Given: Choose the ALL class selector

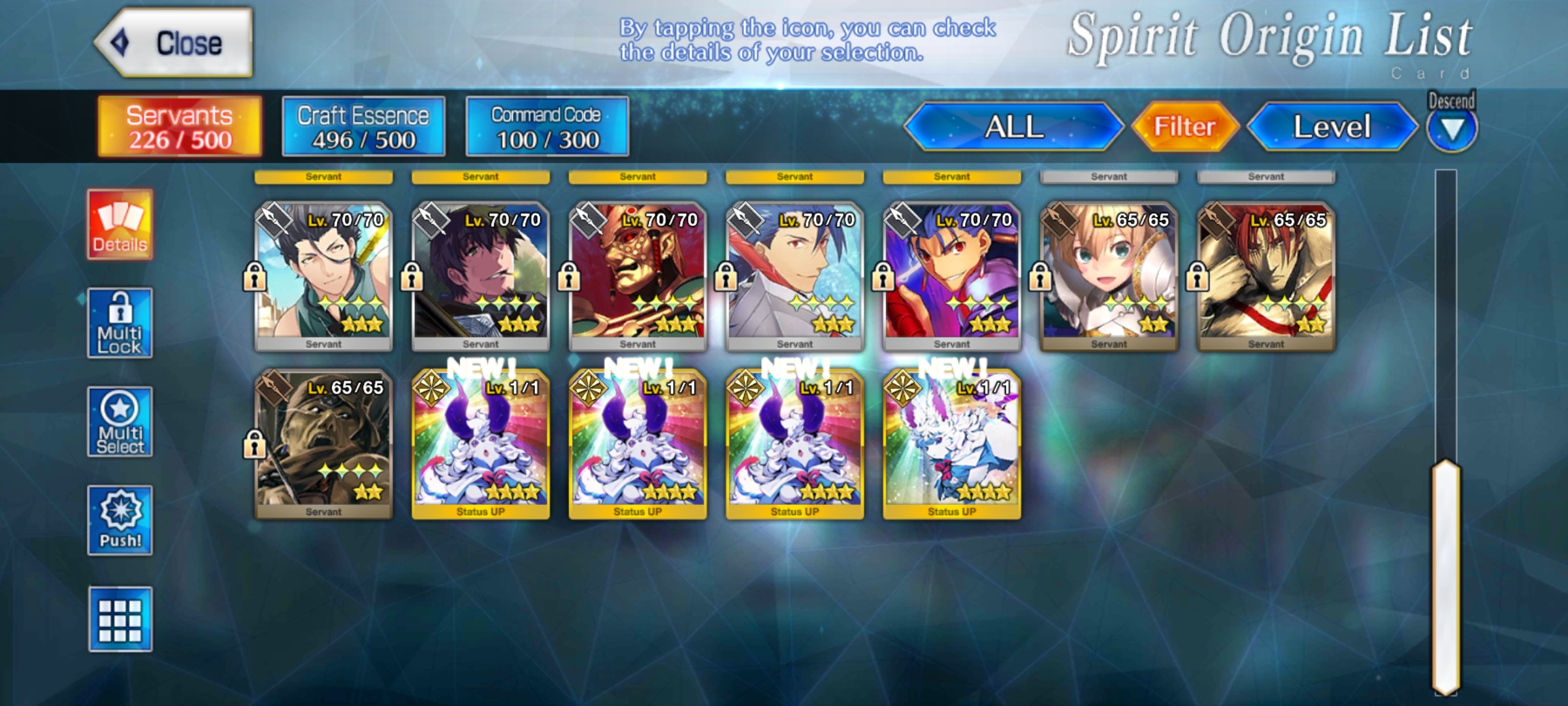Looking at the screenshot, I should (1013, 127).
